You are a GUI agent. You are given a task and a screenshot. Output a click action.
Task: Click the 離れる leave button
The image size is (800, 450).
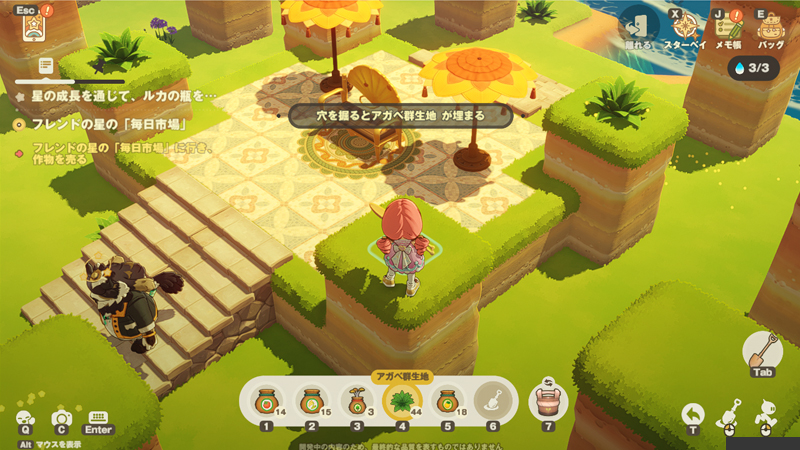638,27
